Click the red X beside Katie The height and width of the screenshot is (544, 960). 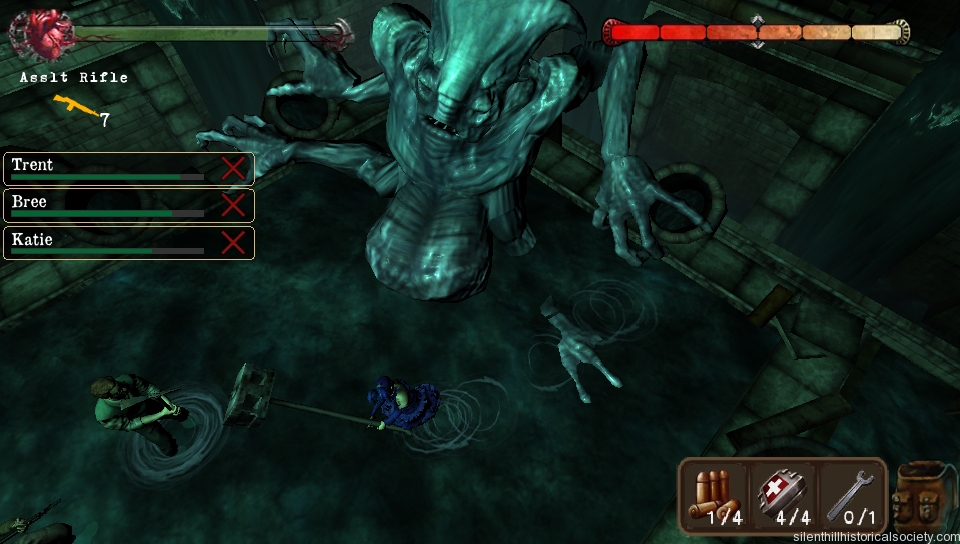tap(233, 243)
